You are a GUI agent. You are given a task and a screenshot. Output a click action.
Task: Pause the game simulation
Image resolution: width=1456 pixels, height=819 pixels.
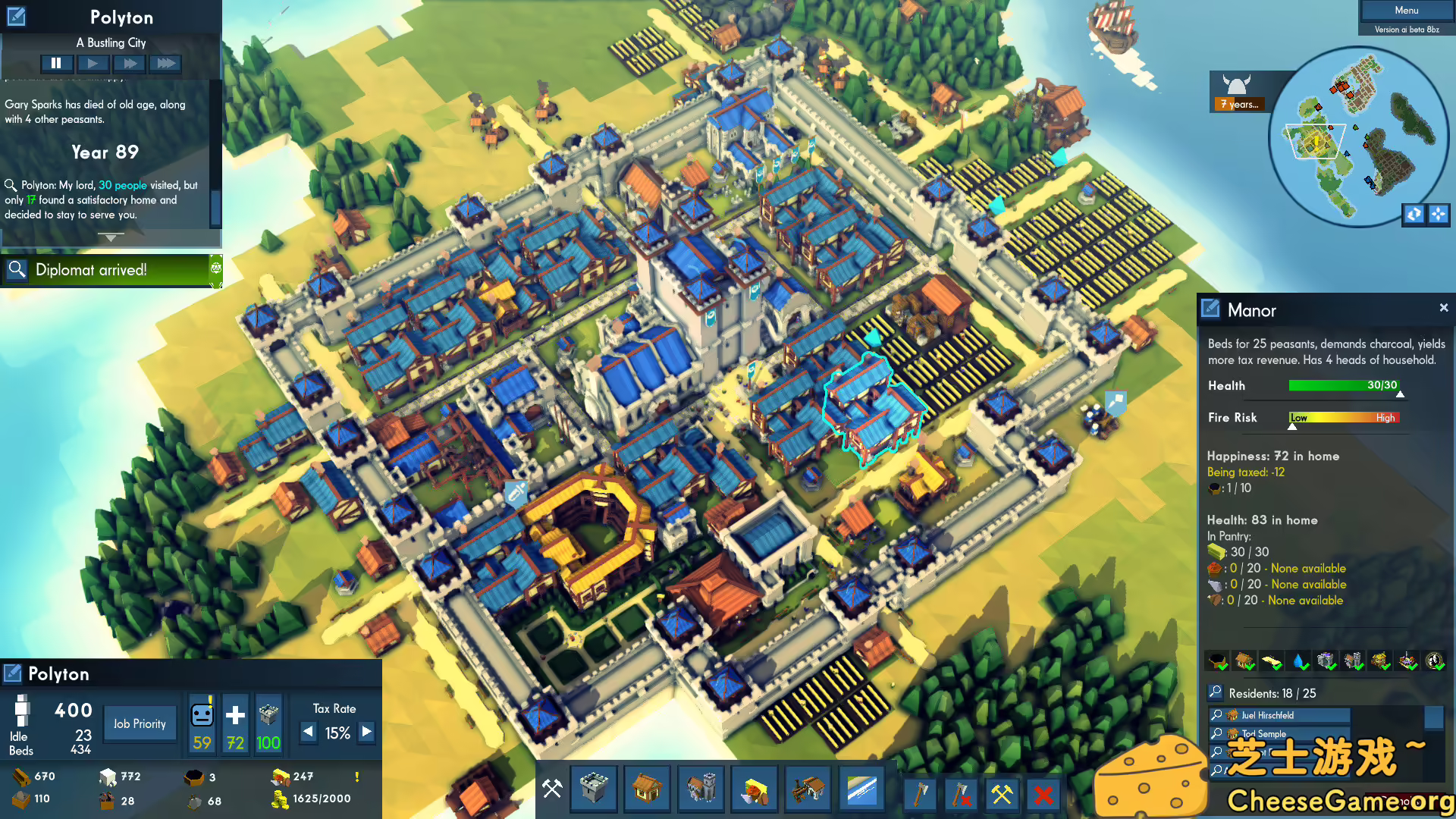[x=57, y=63]
